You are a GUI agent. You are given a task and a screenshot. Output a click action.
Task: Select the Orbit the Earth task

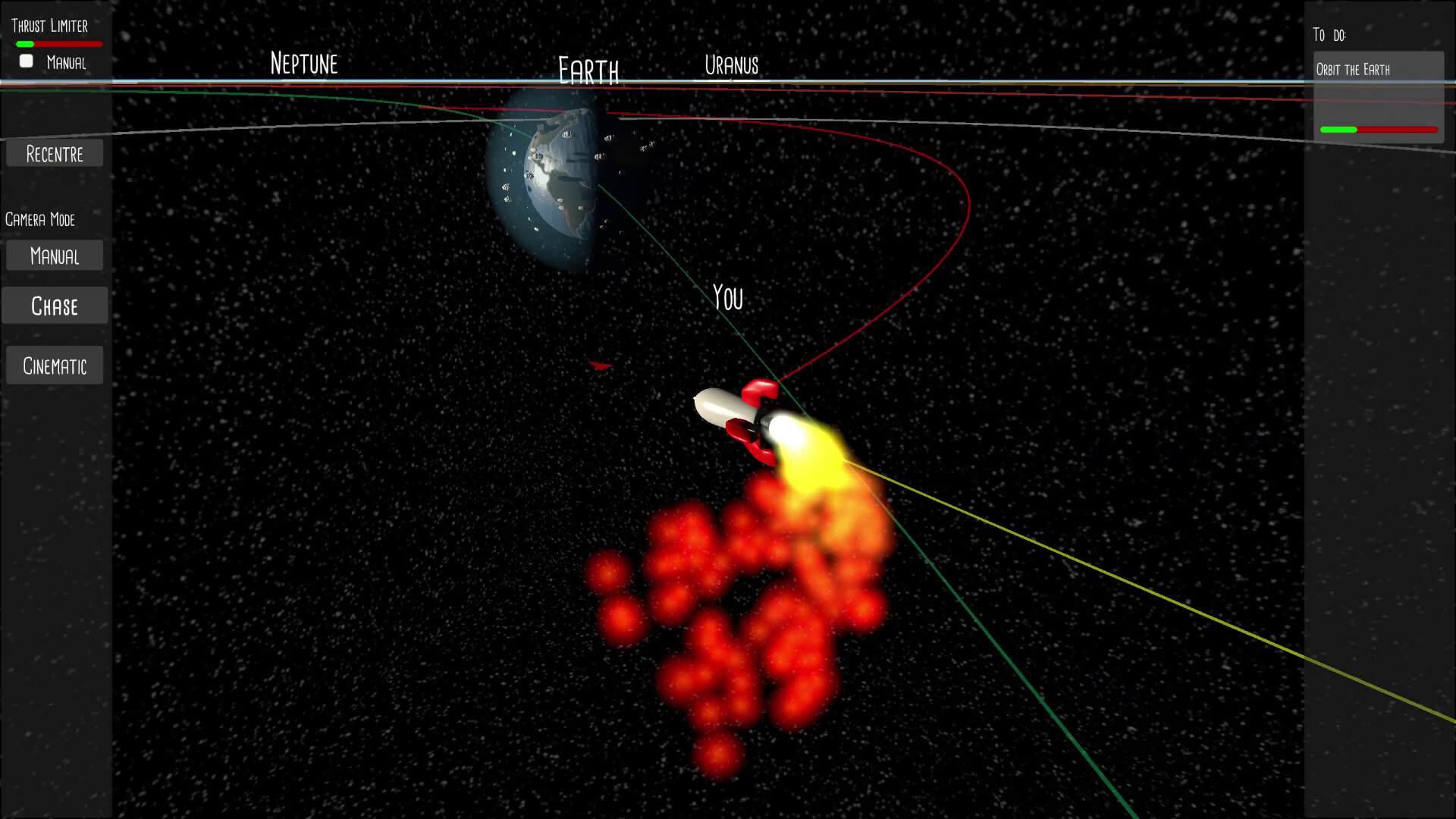click(x=1377, y=69)
